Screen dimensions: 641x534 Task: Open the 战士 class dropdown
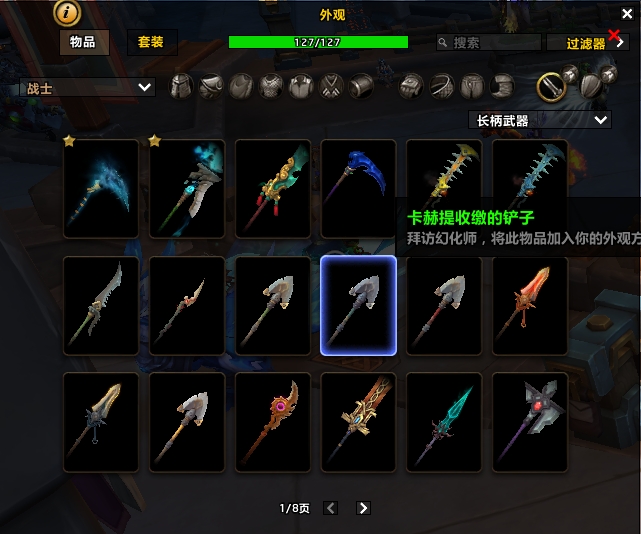point(88,88)
